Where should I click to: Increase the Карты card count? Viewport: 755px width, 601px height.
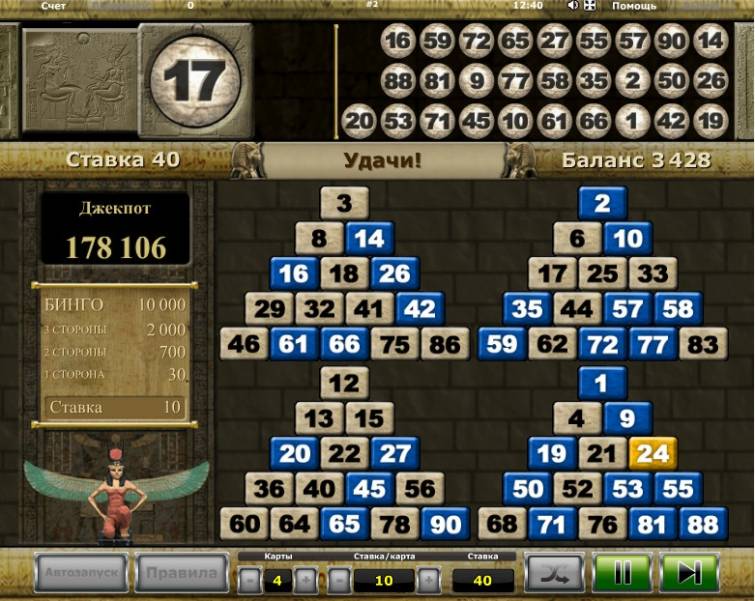coord(306,580)
